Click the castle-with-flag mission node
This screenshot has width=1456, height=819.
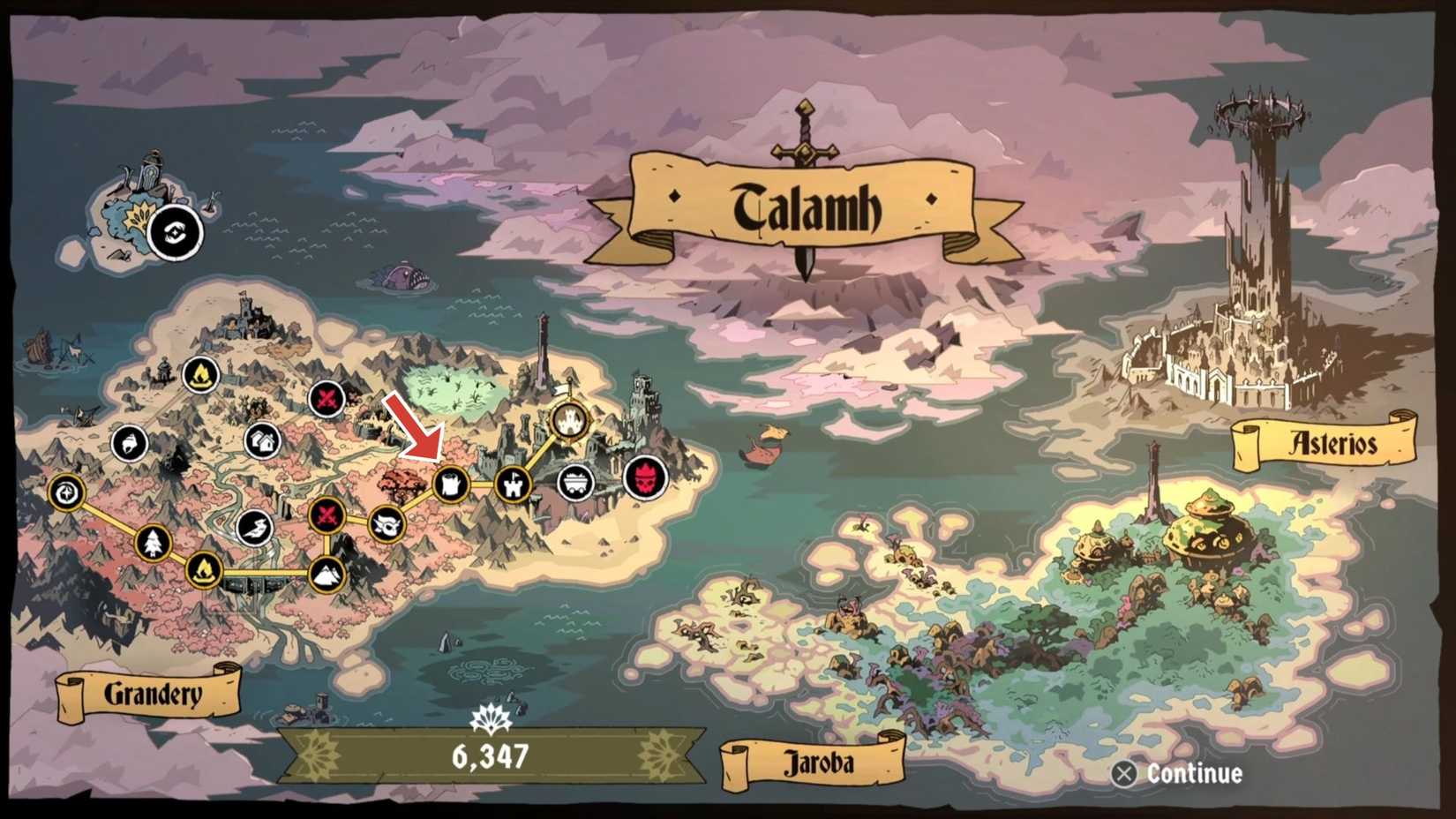click(514, 485)
